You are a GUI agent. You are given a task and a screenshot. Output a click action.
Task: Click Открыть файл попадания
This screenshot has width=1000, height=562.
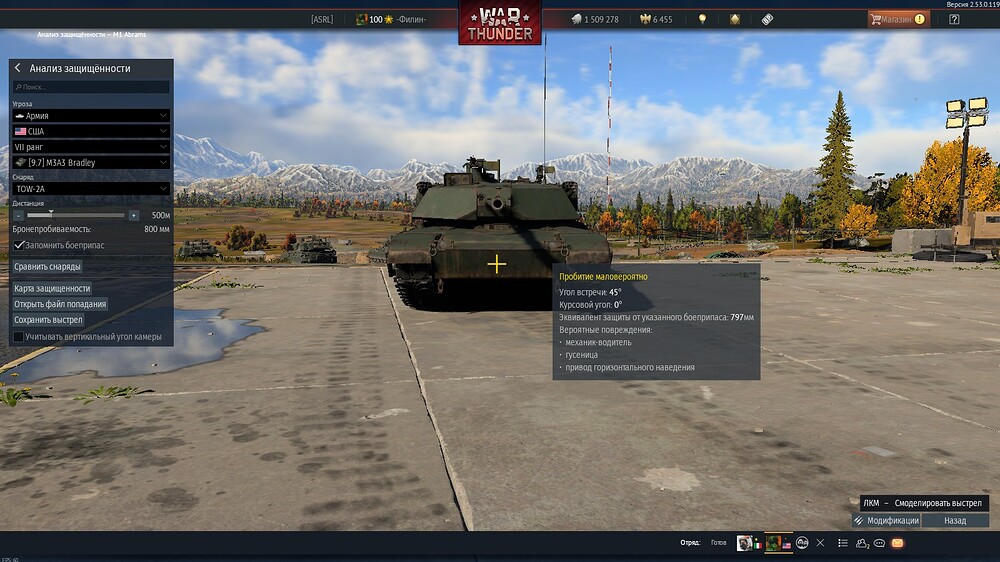pyautogui.click(x=60, y=304)
